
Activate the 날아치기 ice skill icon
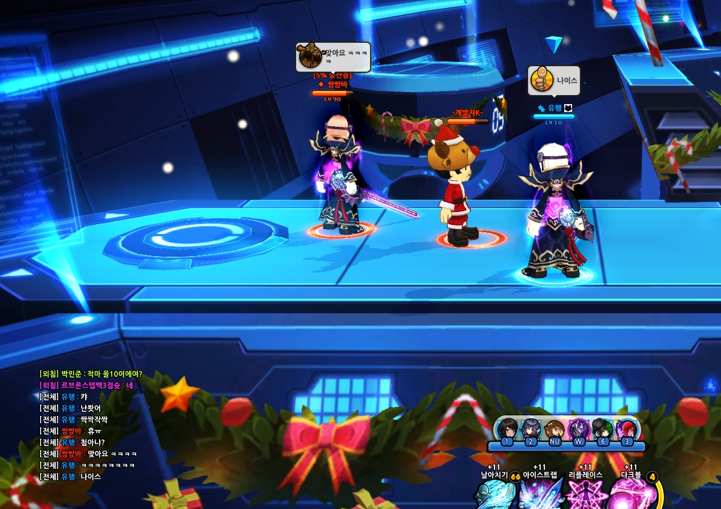(x=495, y=494)
